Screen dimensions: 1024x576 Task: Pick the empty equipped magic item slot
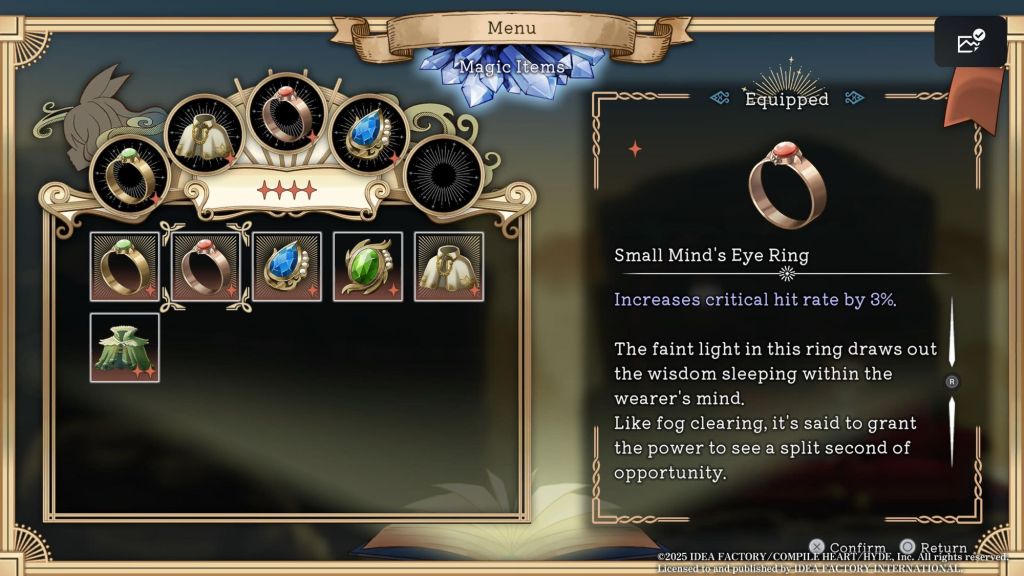pos(444,174)
